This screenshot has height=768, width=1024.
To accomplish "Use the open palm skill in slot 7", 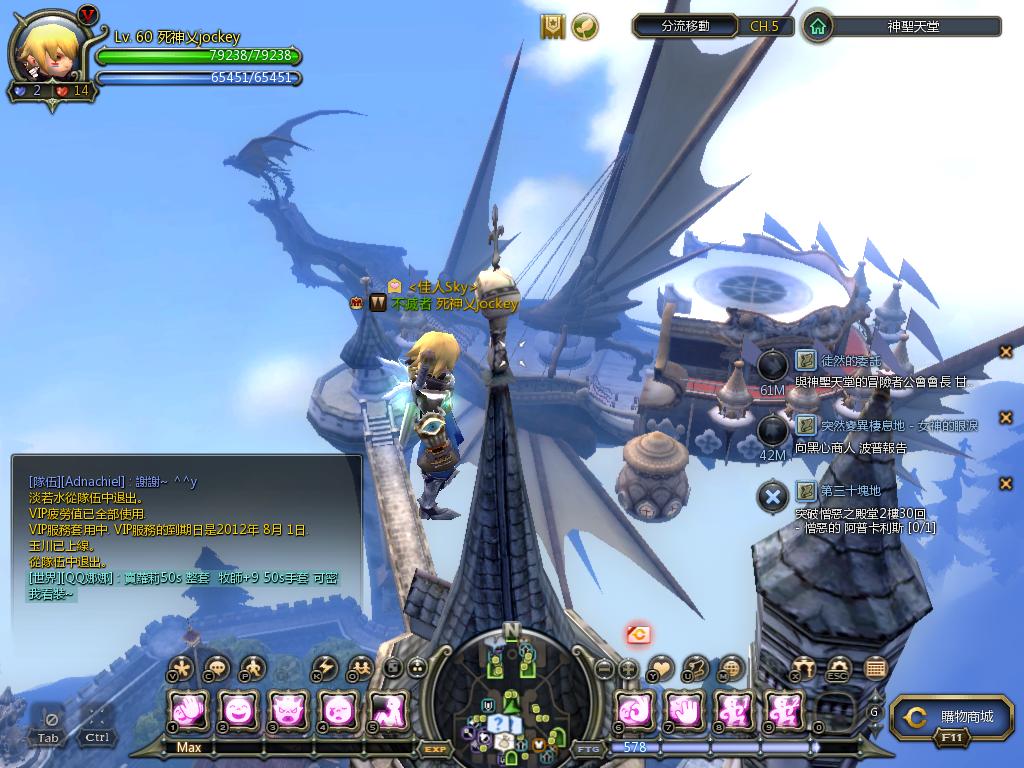I will point(685,711).
